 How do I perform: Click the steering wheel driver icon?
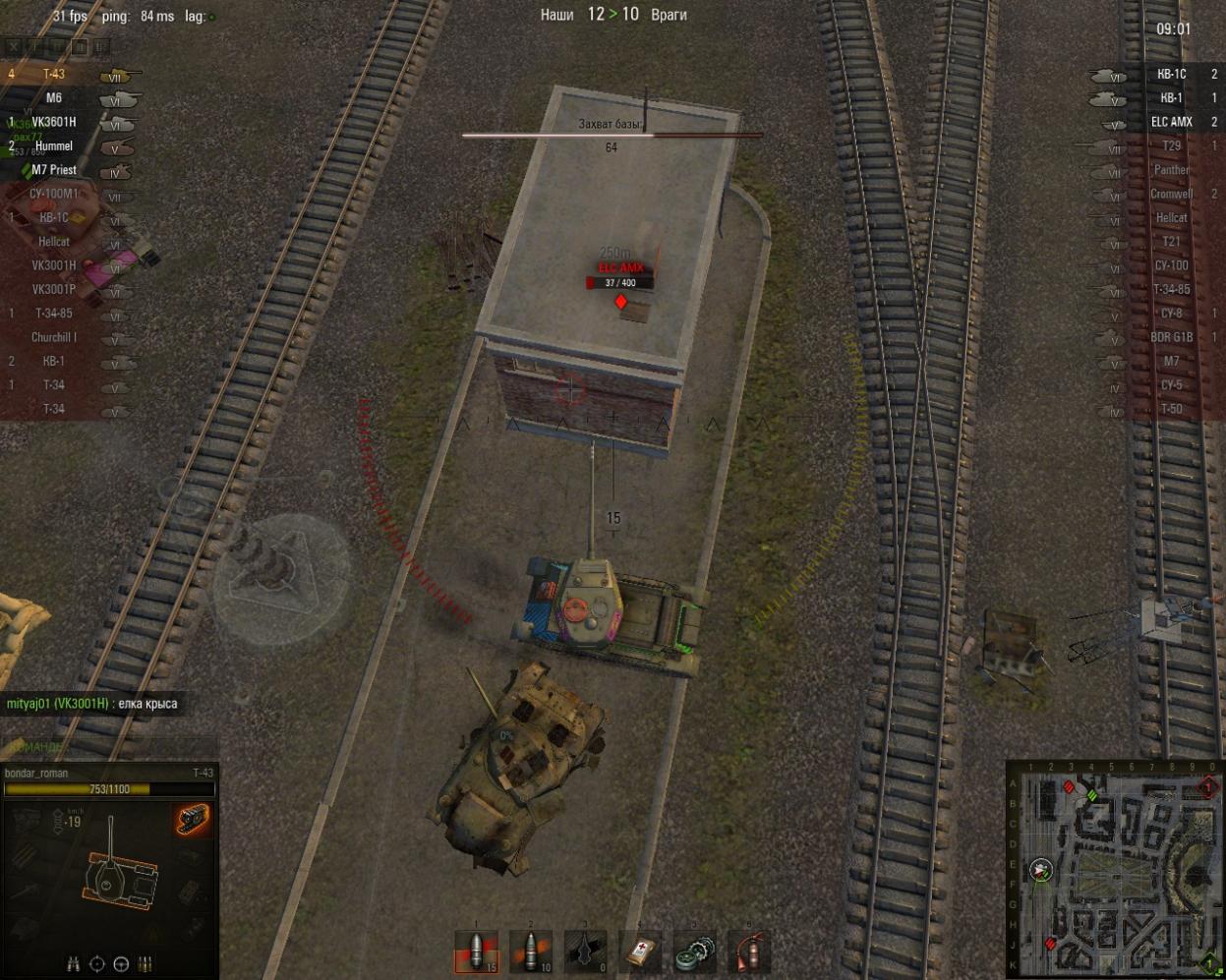click(121, 964)
